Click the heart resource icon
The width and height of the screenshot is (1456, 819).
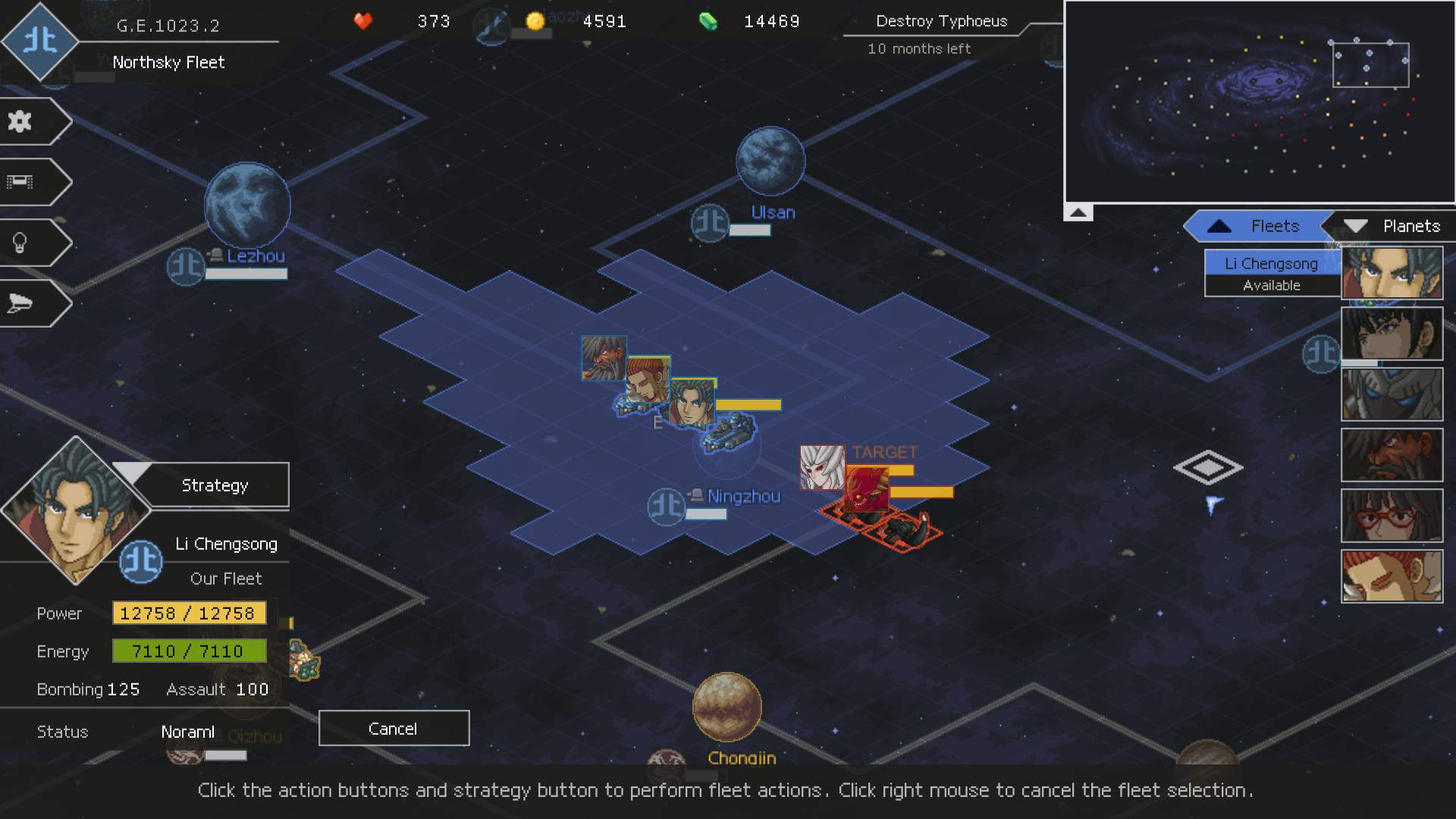click(362, 22)
